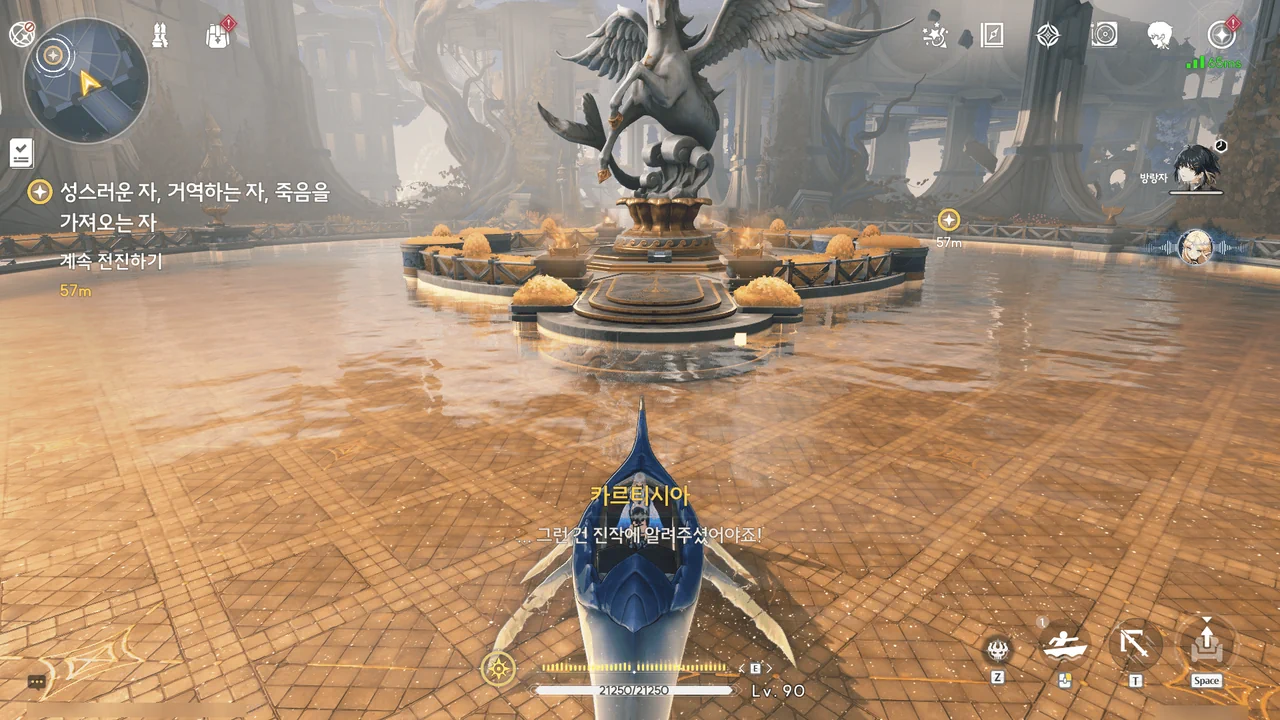Open the events icon with stars

click(x=935, y=36)
